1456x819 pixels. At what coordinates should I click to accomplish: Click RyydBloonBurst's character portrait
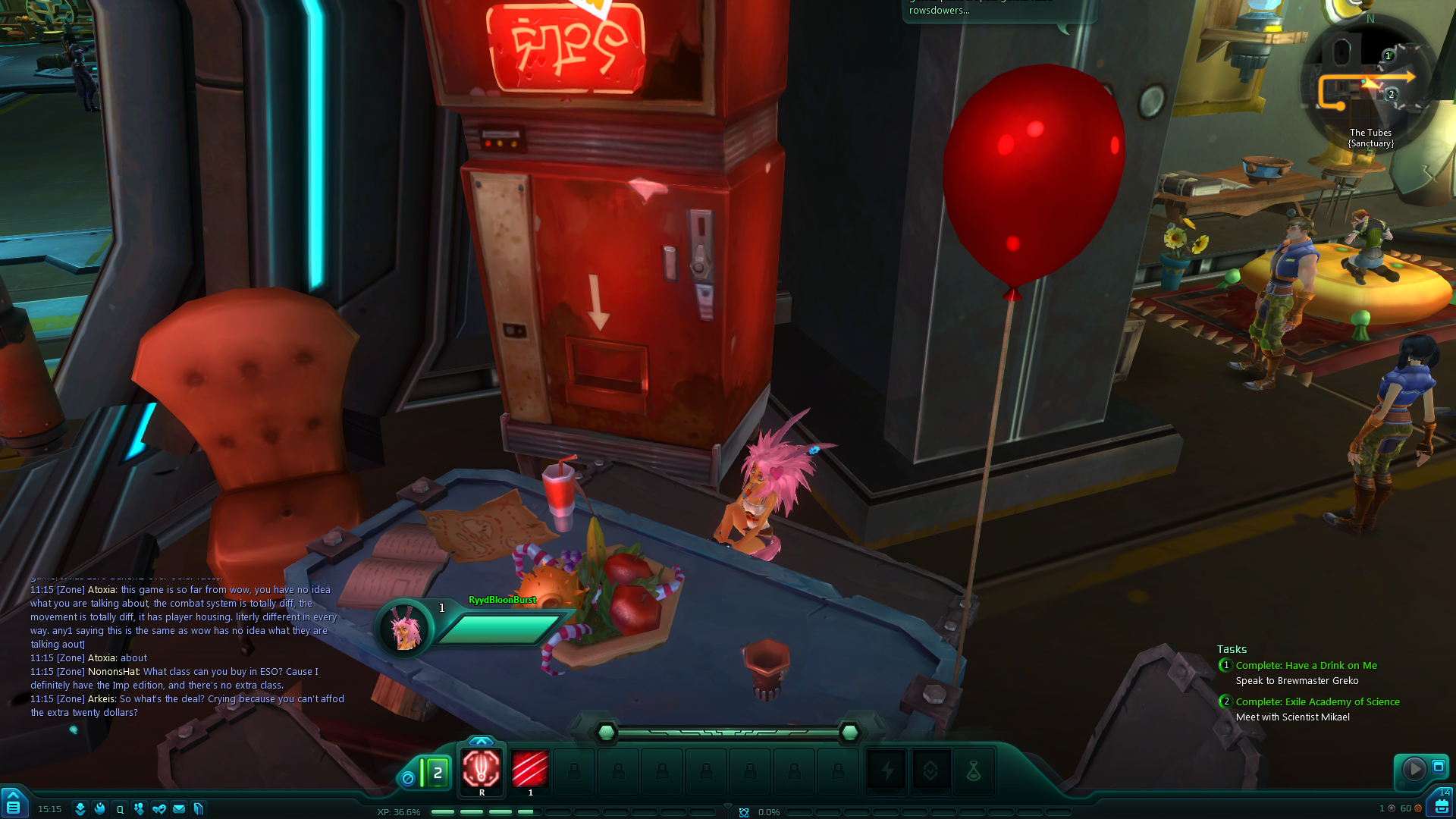[405, 628]
